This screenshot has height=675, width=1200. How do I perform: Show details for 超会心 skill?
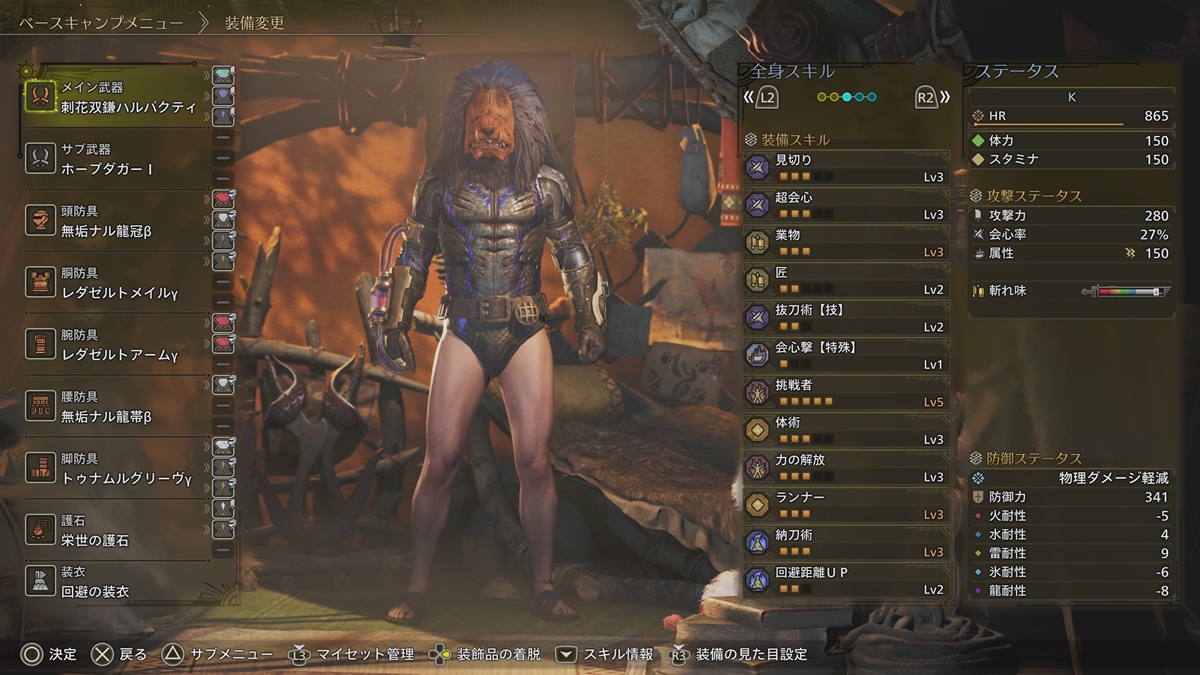click(x=846, y=205)
